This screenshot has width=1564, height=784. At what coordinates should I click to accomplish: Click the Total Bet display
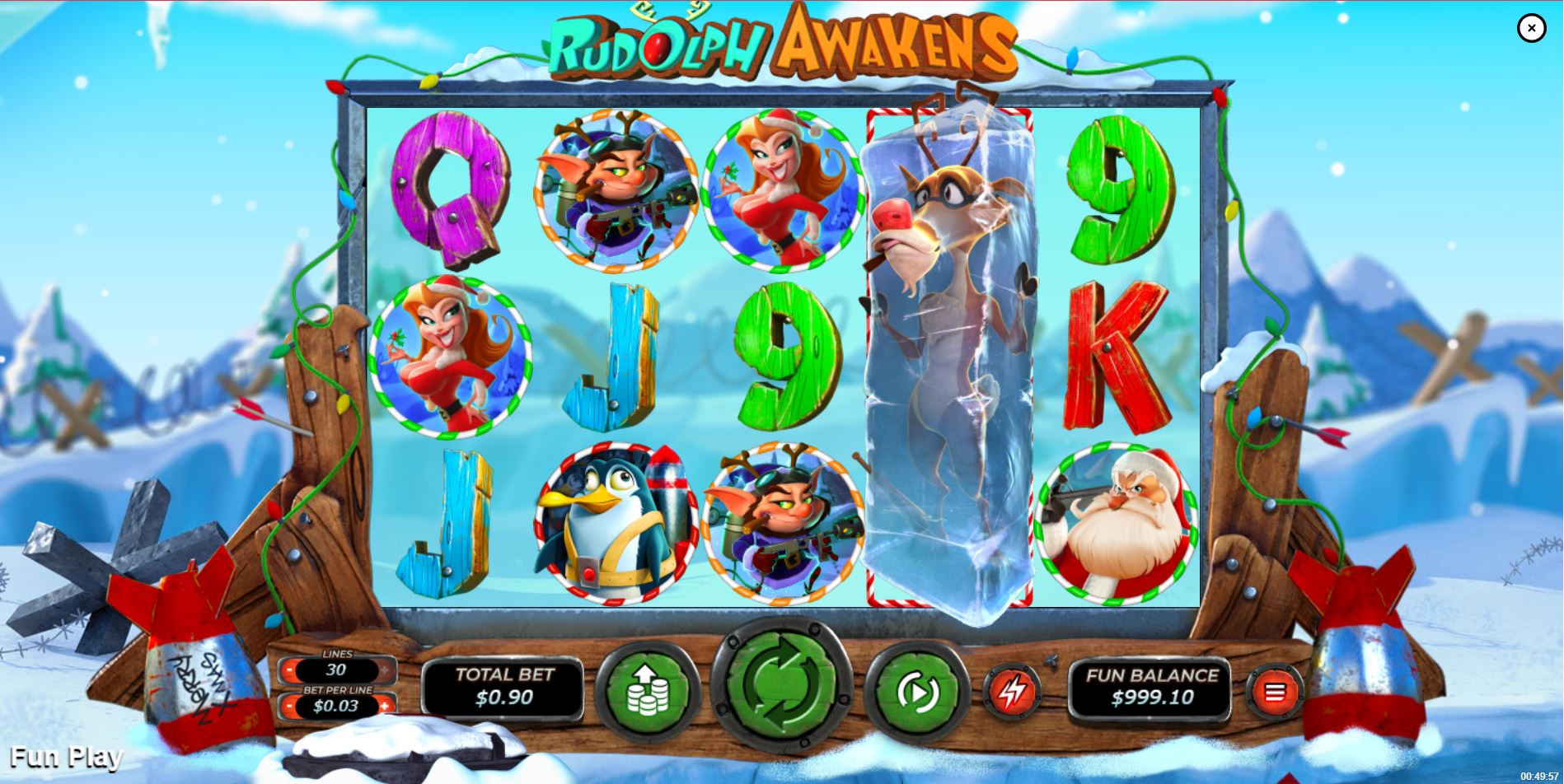click(502, 685)
